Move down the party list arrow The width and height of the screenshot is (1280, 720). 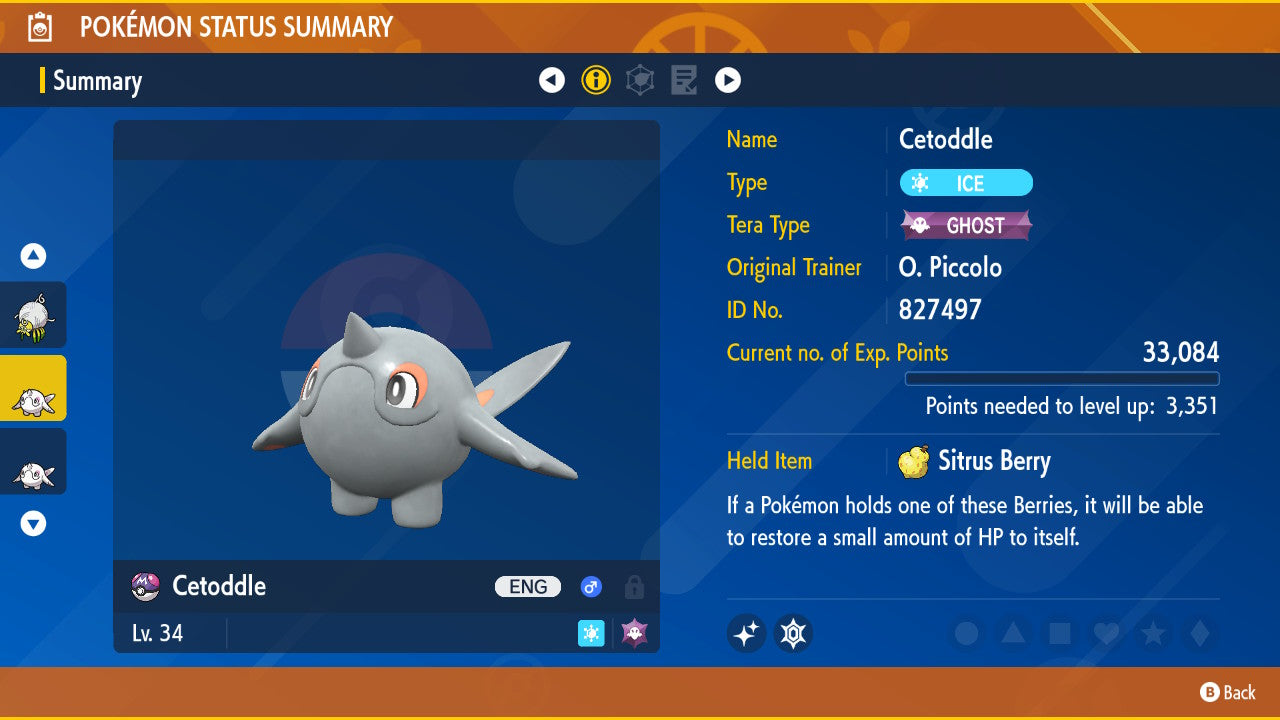coord(34,523)
